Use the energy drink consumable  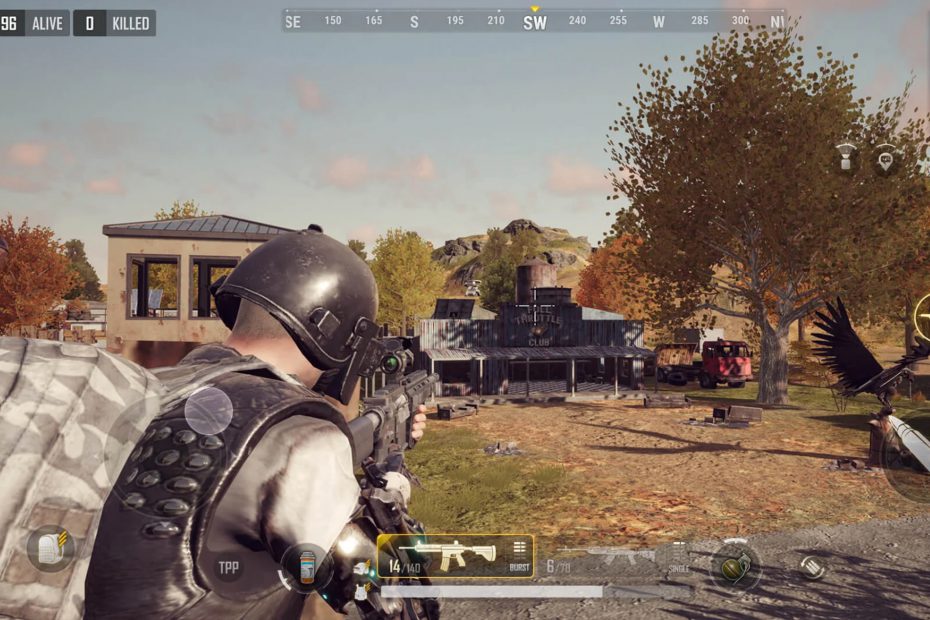pos(307,567)
